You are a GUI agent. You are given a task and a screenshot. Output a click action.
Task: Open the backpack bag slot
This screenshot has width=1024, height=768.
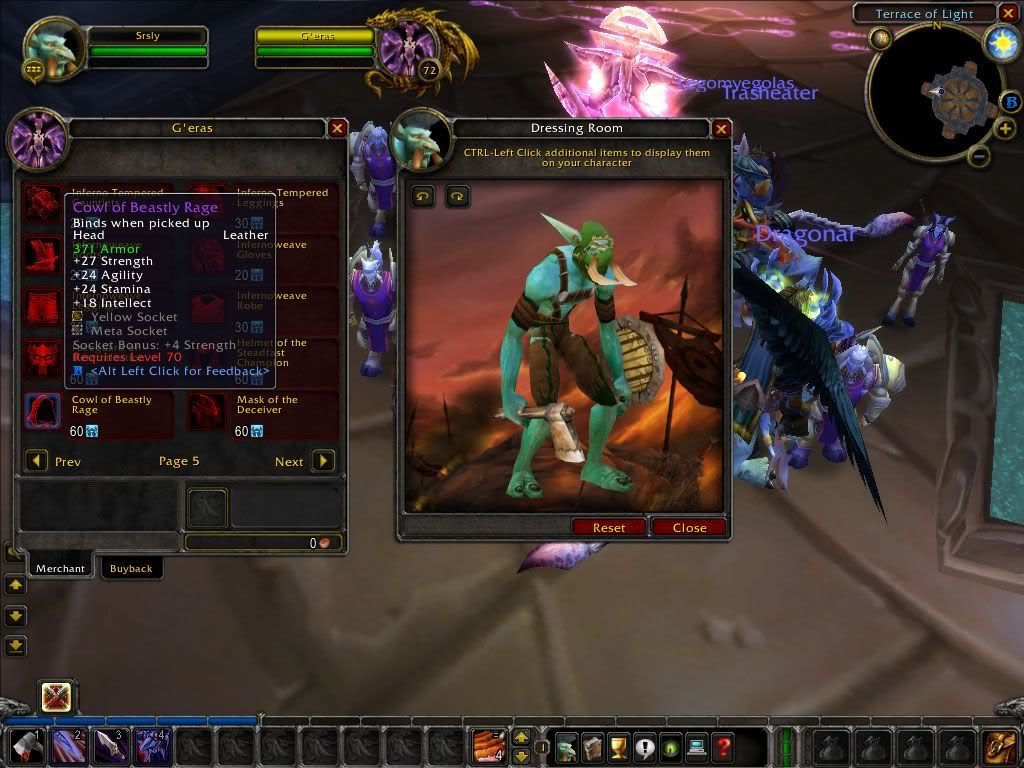(999, 746)
